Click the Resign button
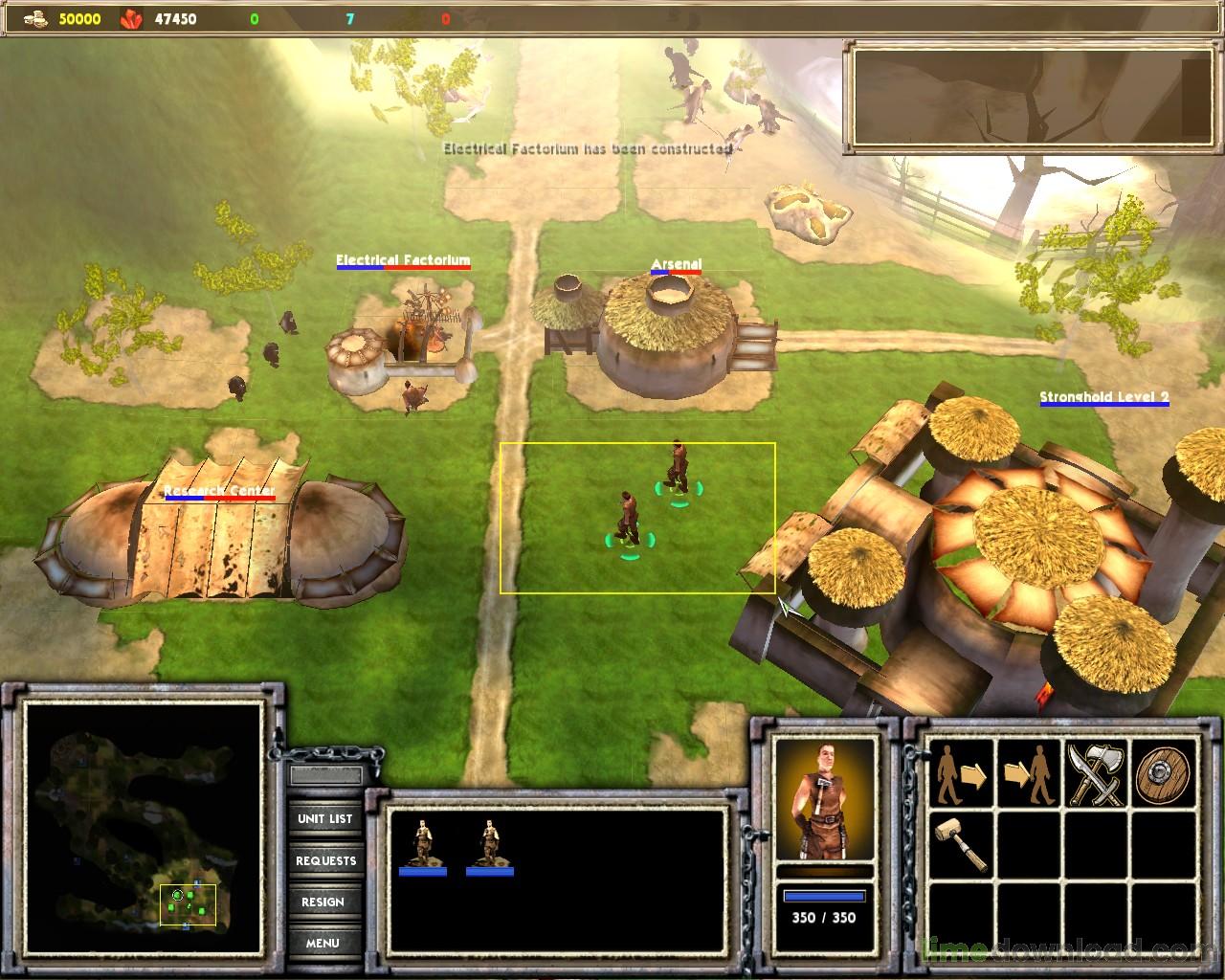This screenshot has height=980, width=1225. tap(325, 902)
